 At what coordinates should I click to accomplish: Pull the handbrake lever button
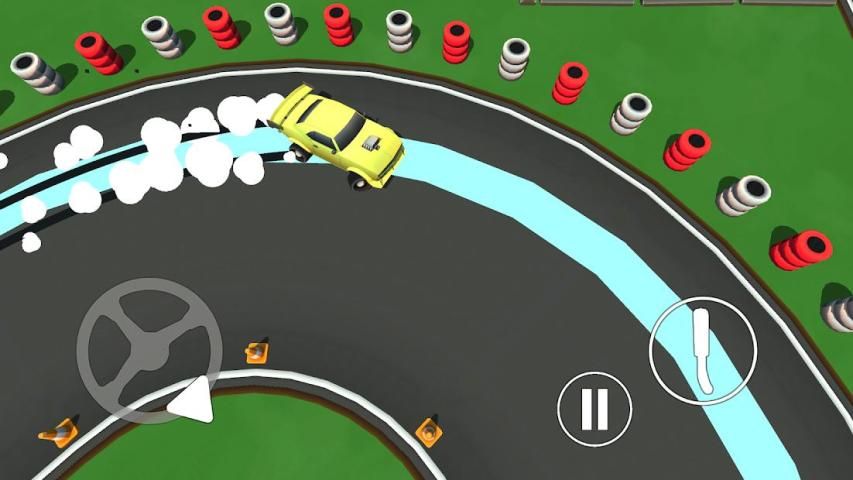(x=702, y=350)
